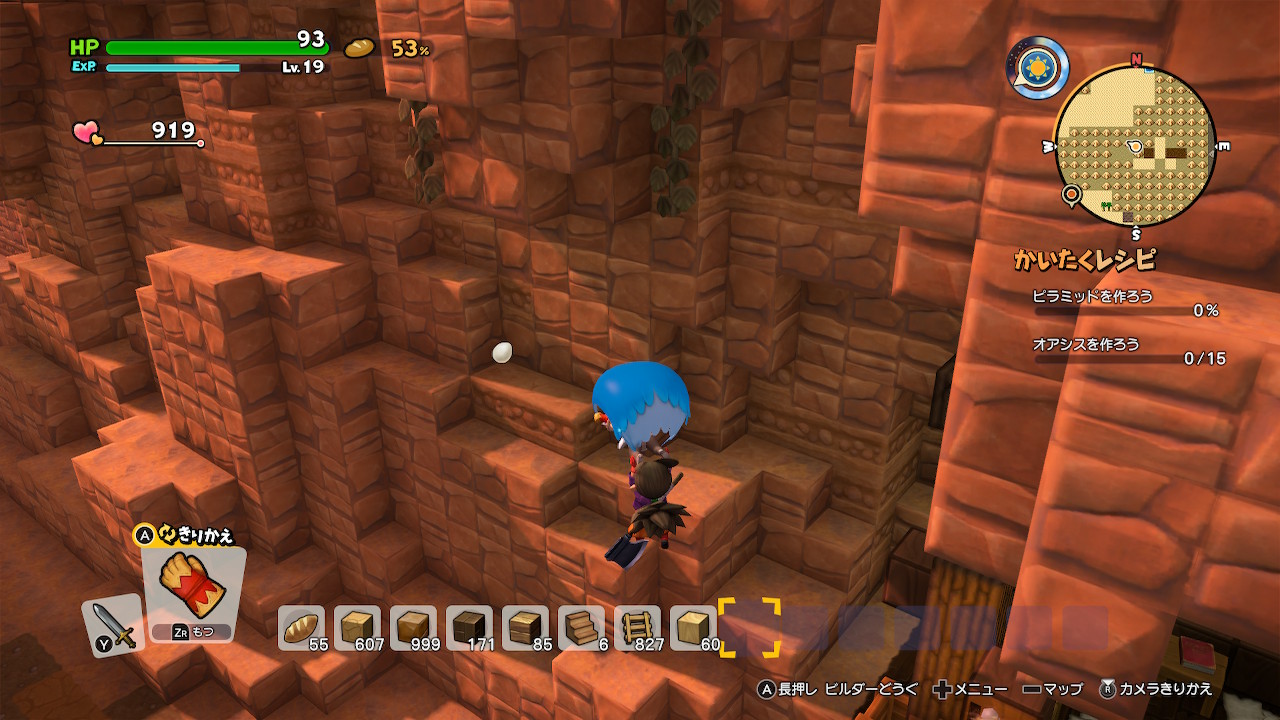Activate the red builder glove tool
Image resolution: width=1280 pixels, height=720 pixels.
pos(194,585)
